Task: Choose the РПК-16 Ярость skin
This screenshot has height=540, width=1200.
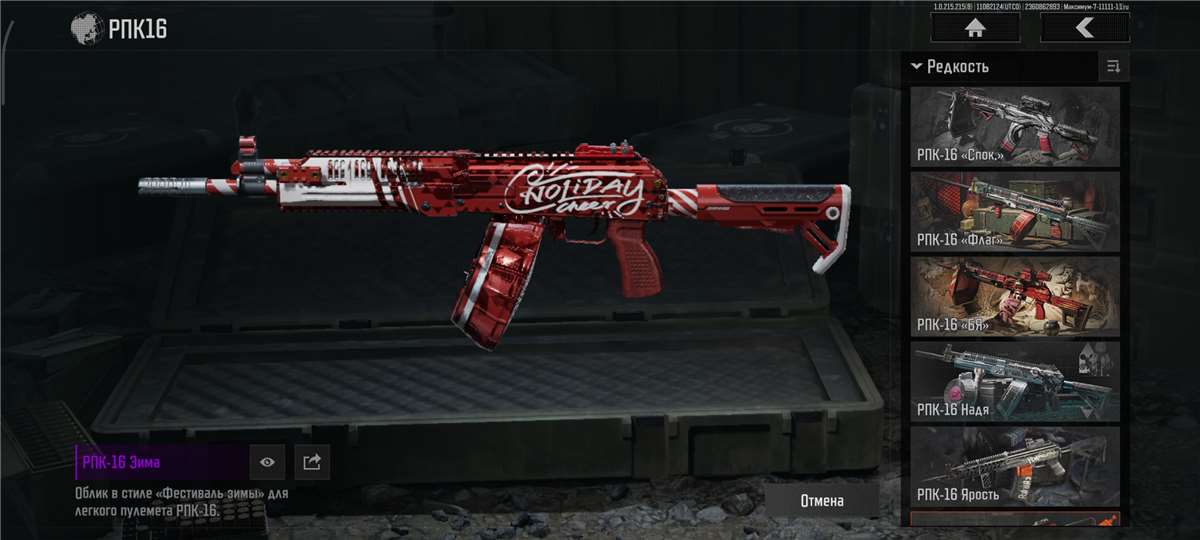Action: coord(1015,465)
